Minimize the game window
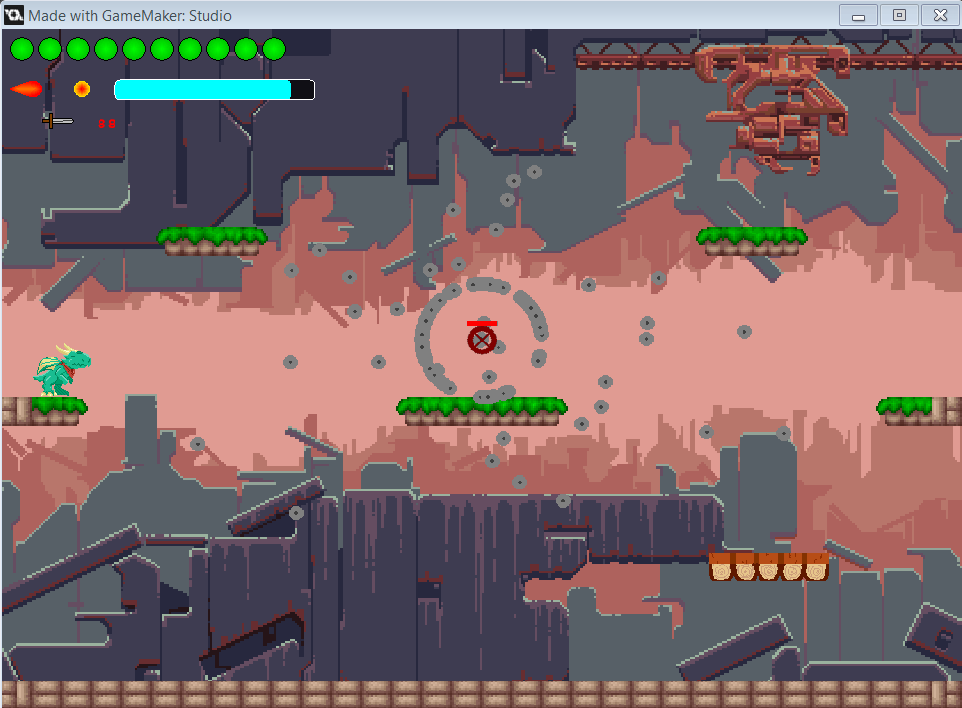The height and width of the screenshot is (708, 962). pyautogui.click(x=859, y=15)
